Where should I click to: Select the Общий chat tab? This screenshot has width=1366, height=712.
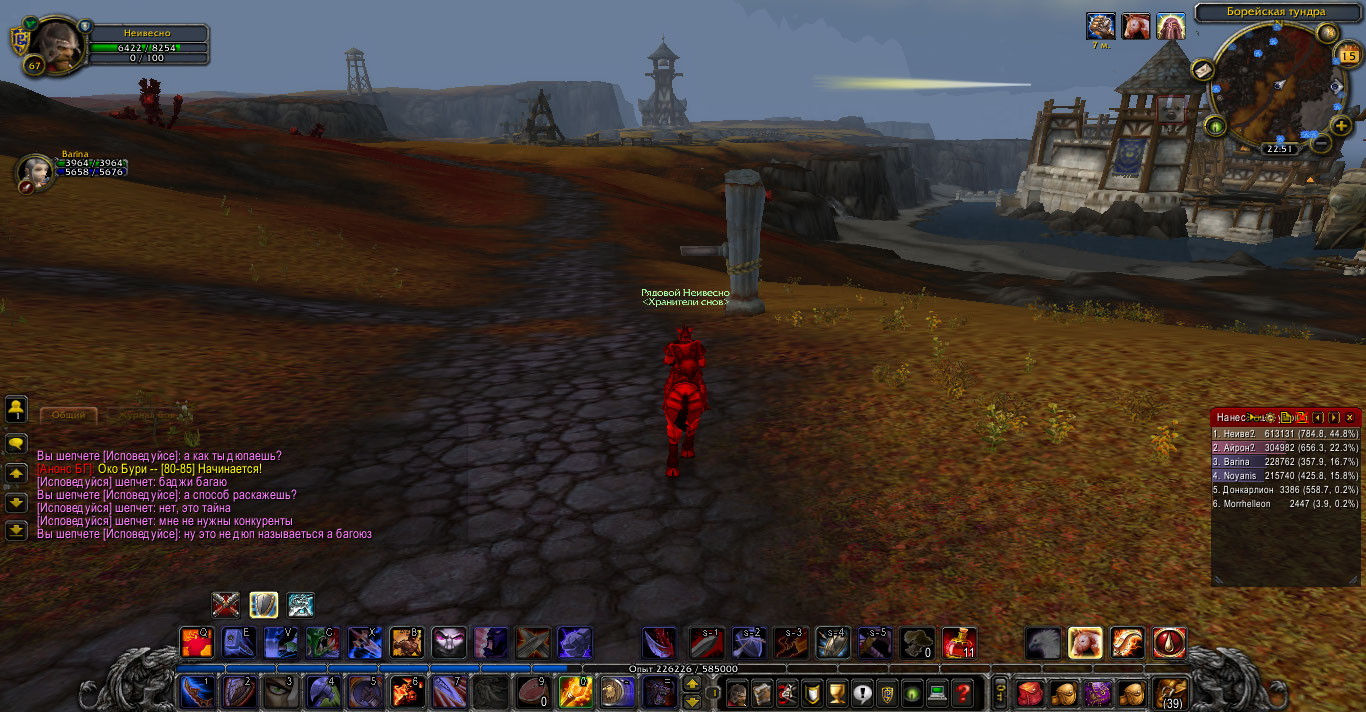pyautogui.click(x=68, y=415)
